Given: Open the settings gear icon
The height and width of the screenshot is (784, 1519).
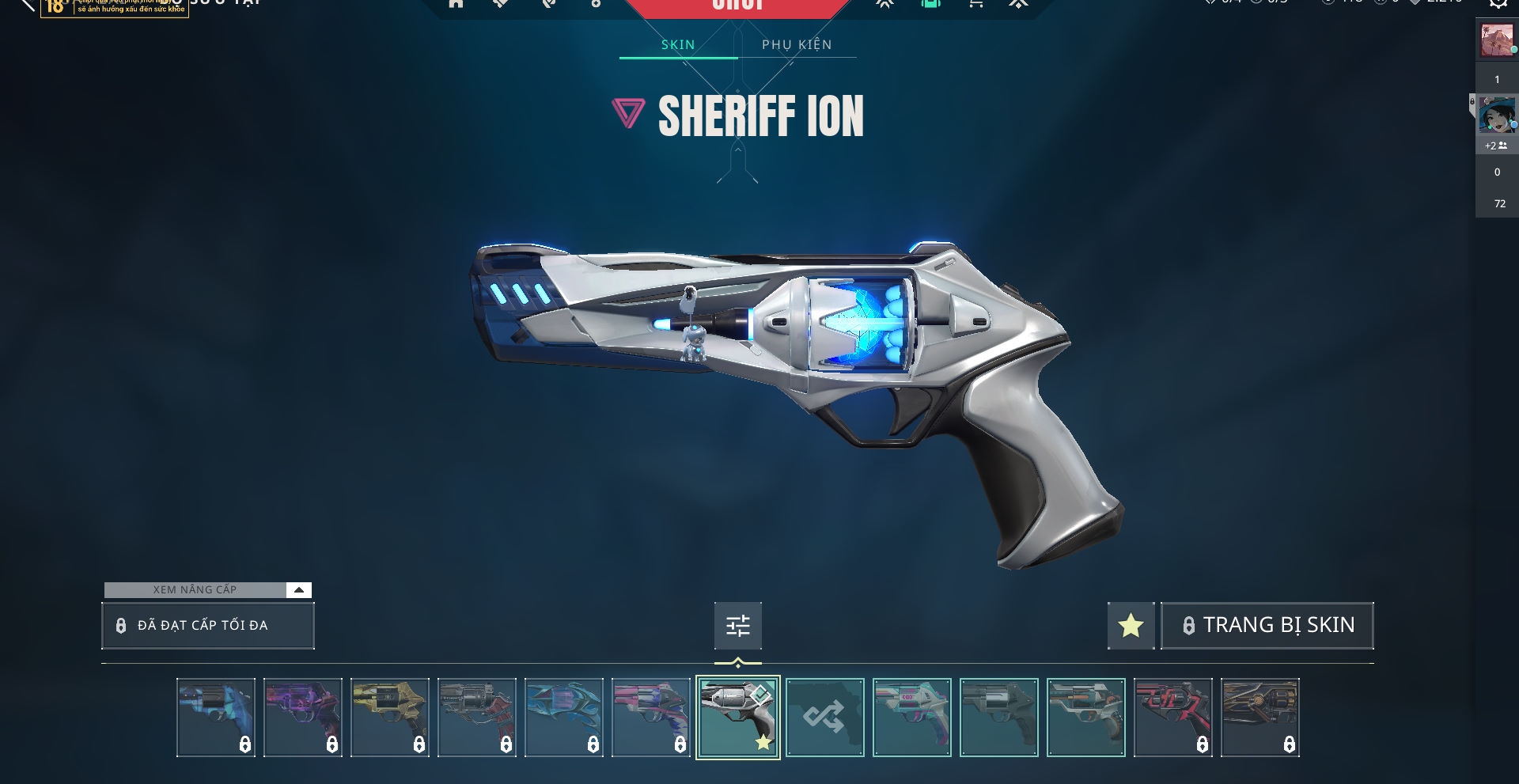Looking at the screenshot, I should tap(1498, 4).
